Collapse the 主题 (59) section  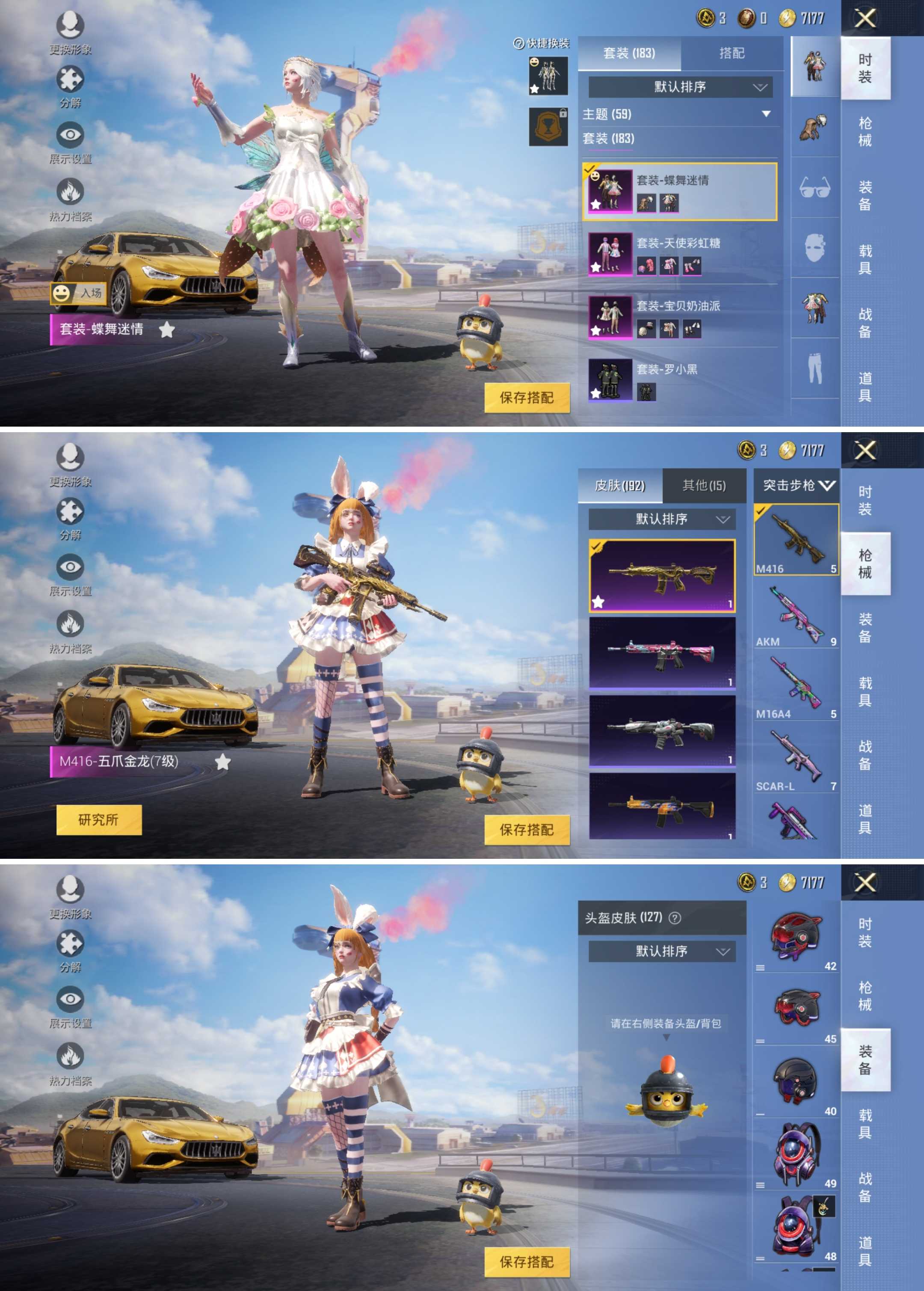tap(765, 114)
